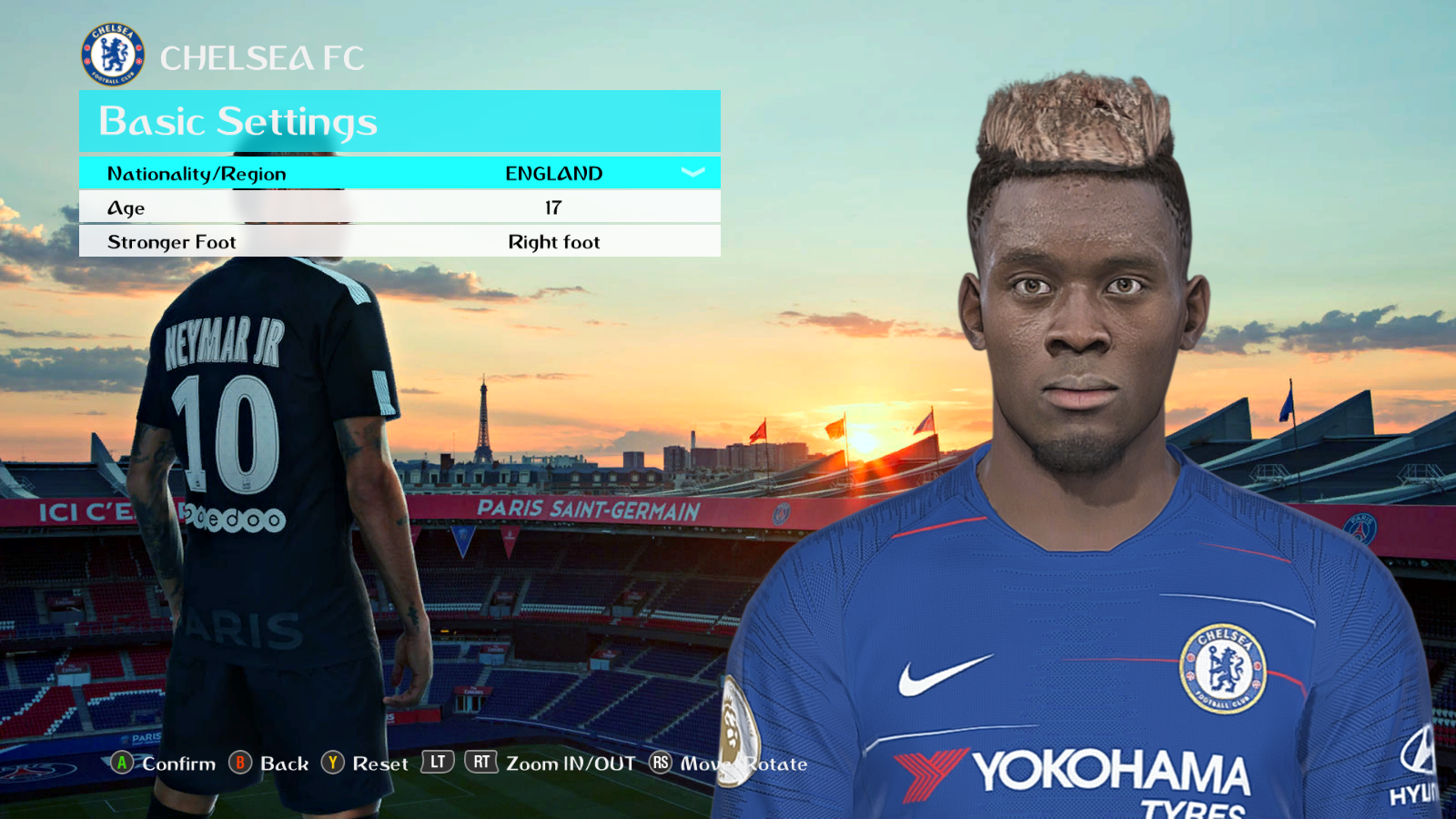Click the Basic Settings header
Image resolution: width=1456 pixels, height=819 pixels.
[x=237, y=121]
